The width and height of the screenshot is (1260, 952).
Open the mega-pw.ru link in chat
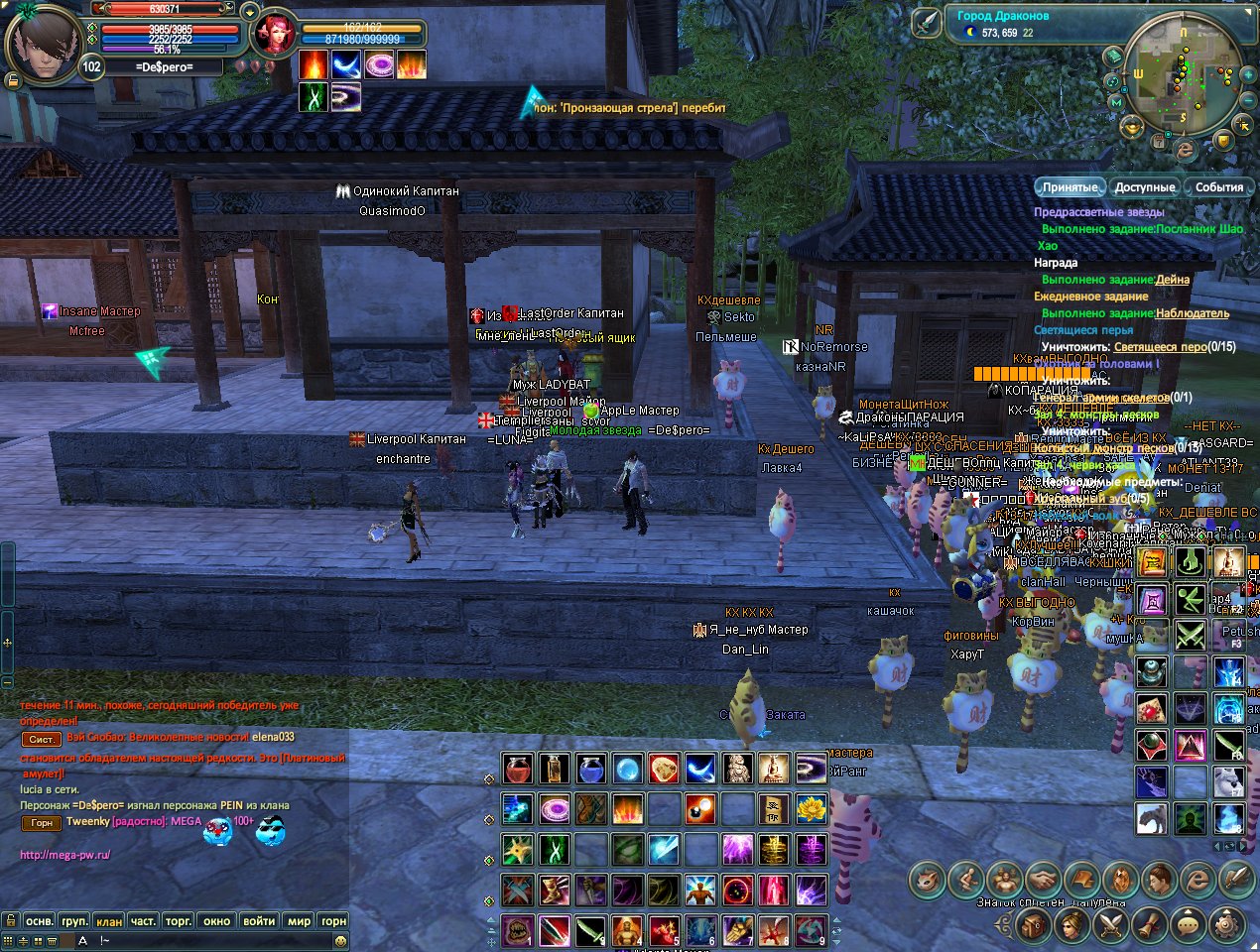click(65, 855)
